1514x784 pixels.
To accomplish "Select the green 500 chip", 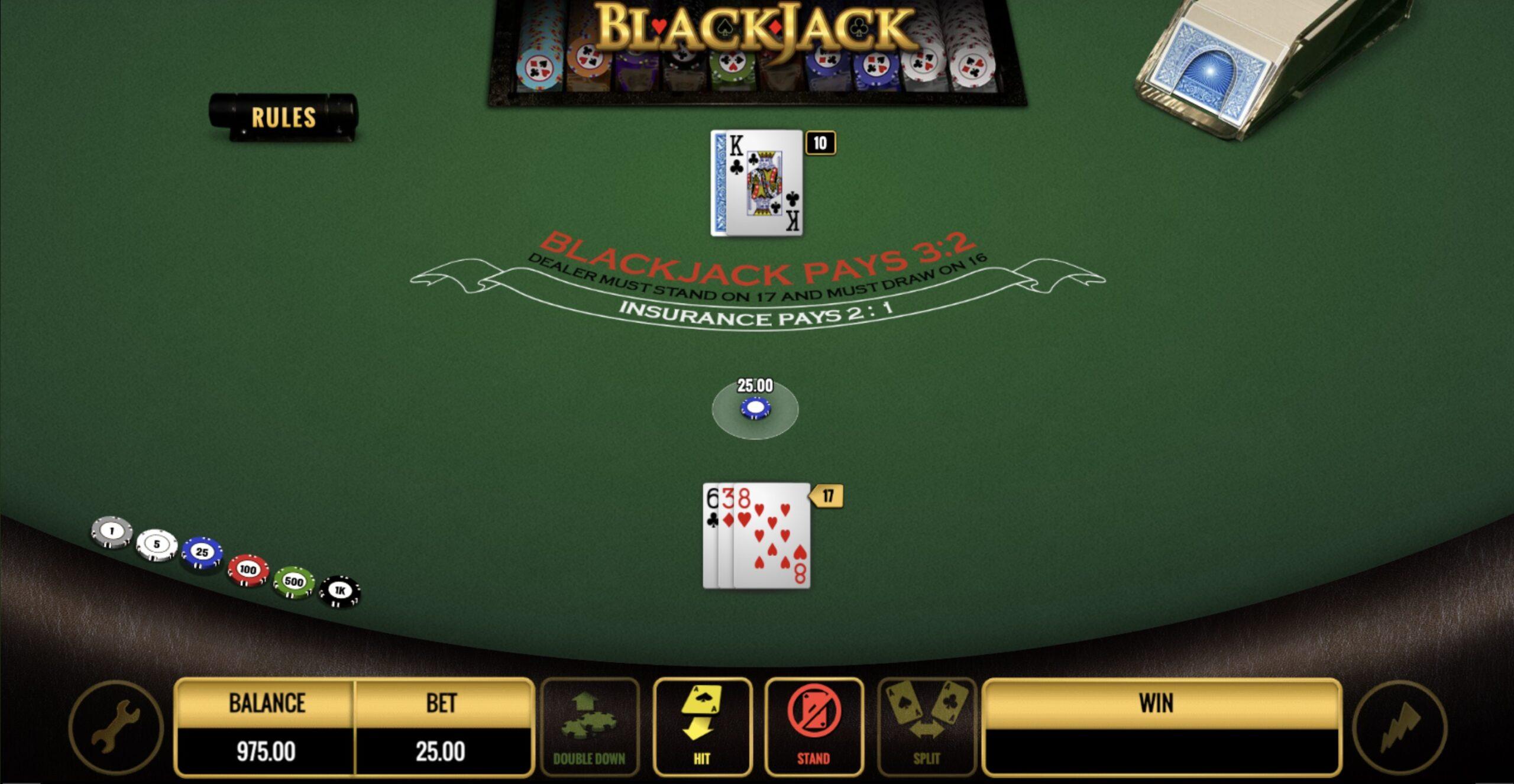I will tap(294, 581).
